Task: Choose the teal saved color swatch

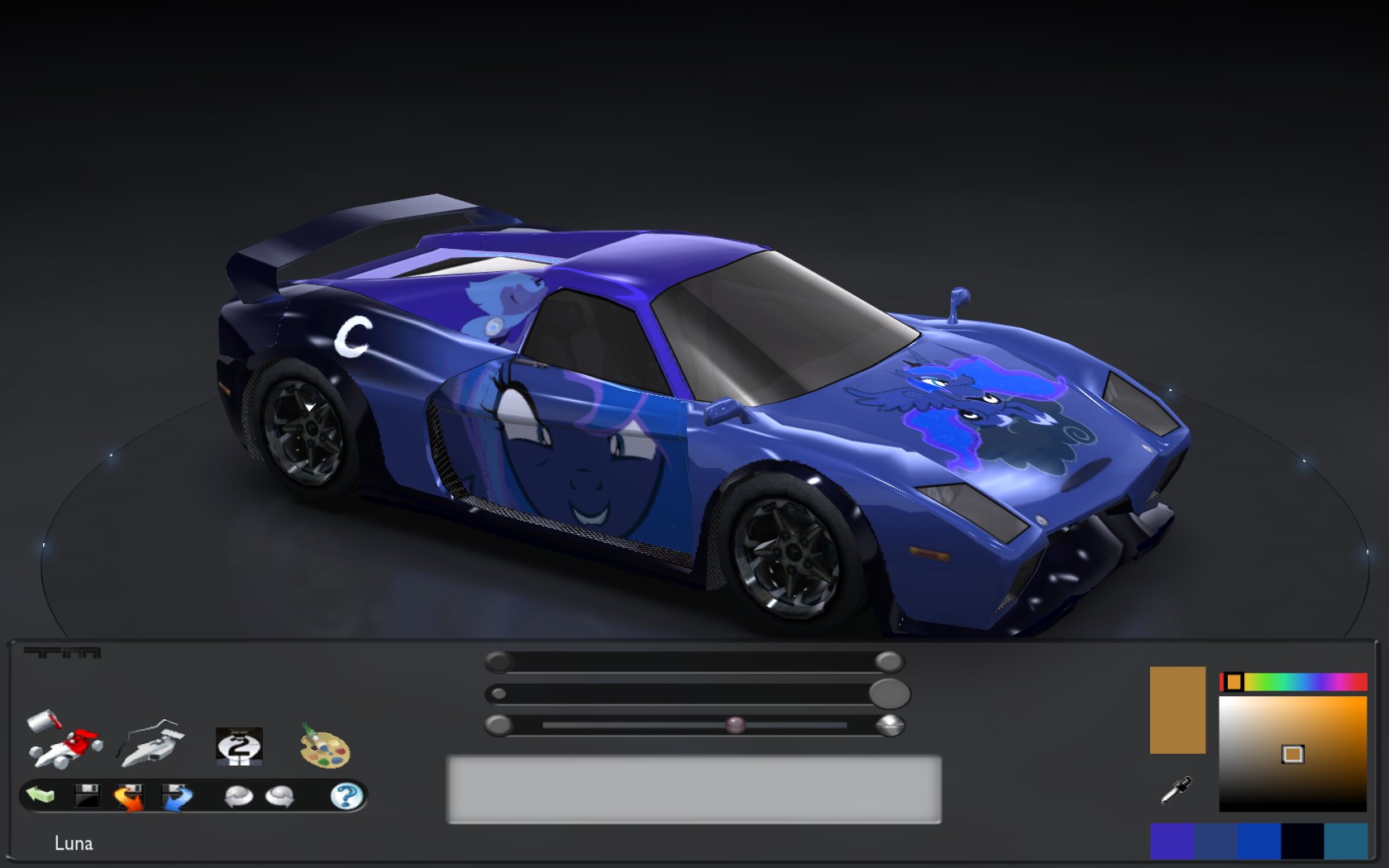Action: point(1345,842)
